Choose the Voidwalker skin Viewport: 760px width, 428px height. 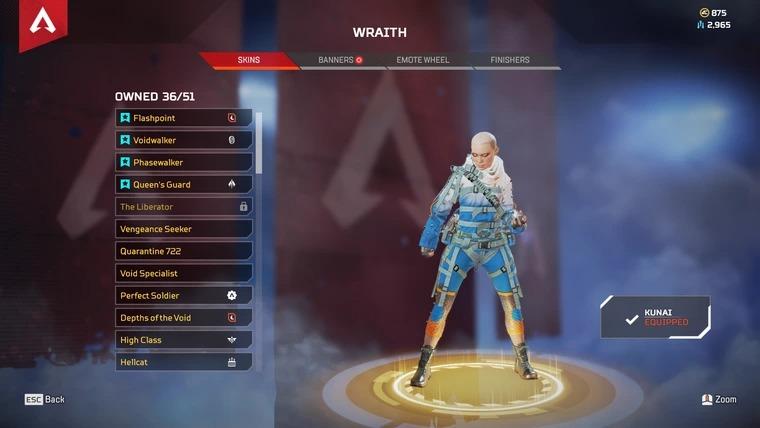click(x=184, y=140)
